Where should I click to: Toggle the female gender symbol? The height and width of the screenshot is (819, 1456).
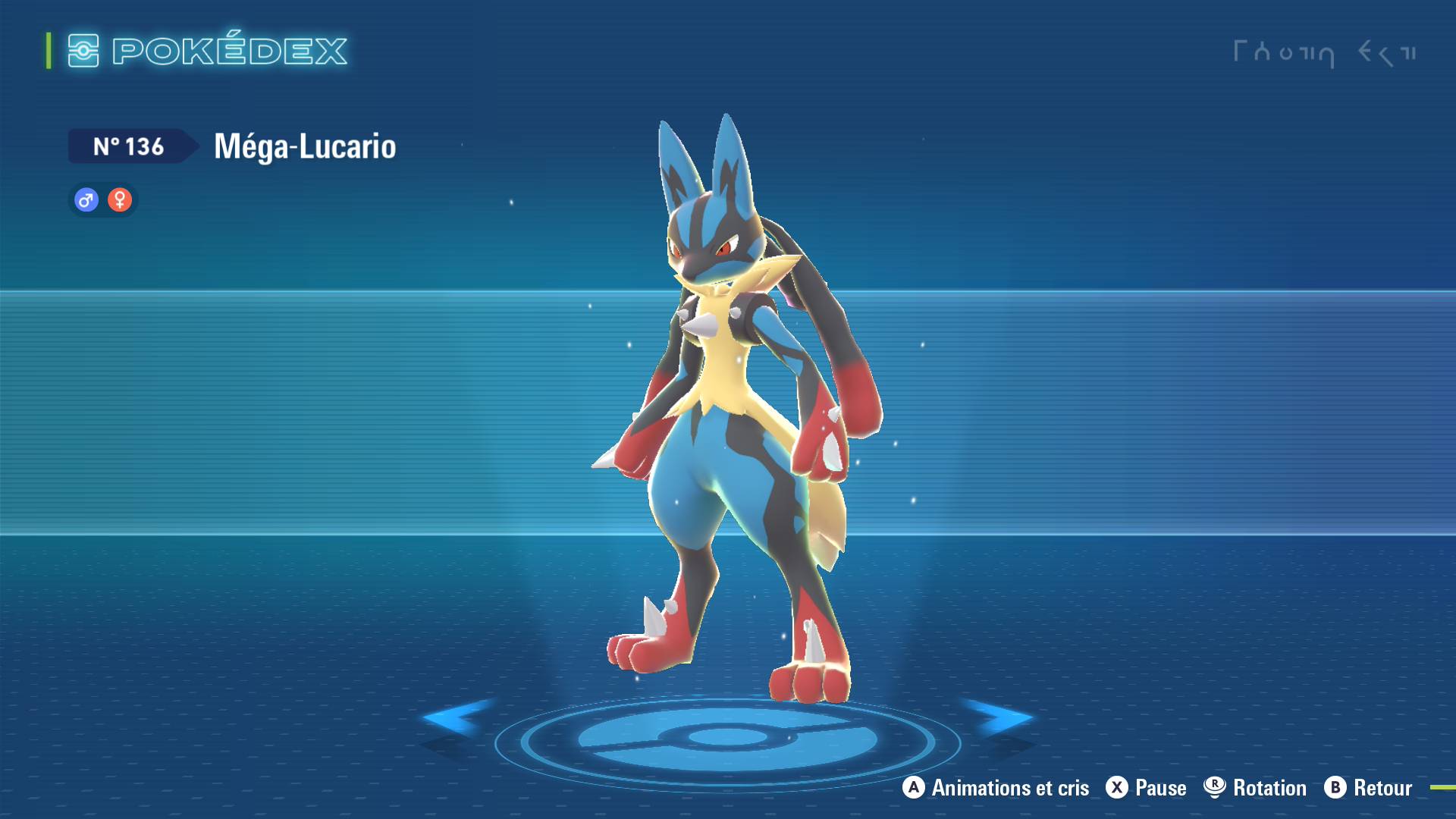[120, 199]
